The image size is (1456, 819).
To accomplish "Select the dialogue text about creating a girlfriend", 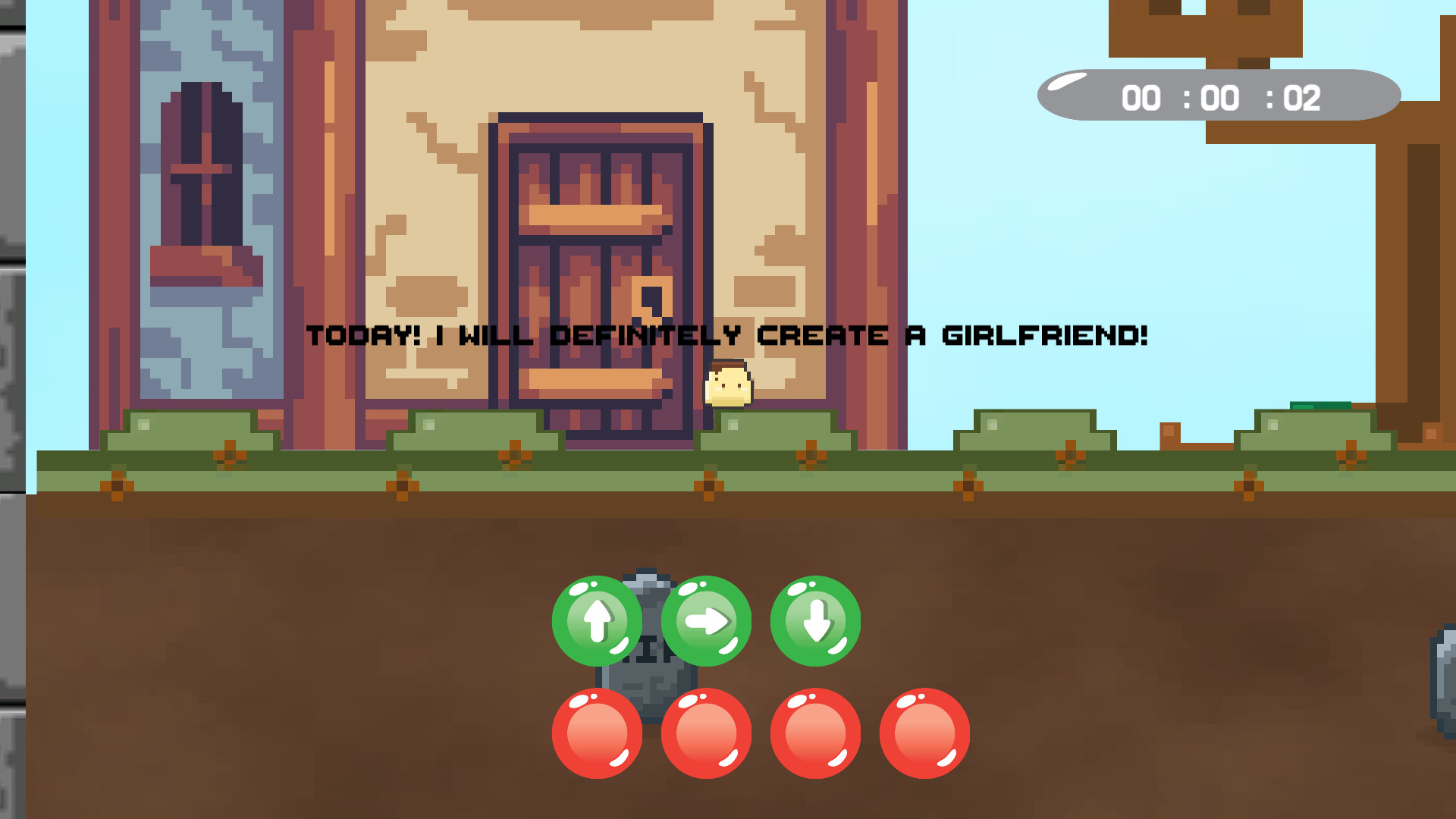I will (726, 332).
